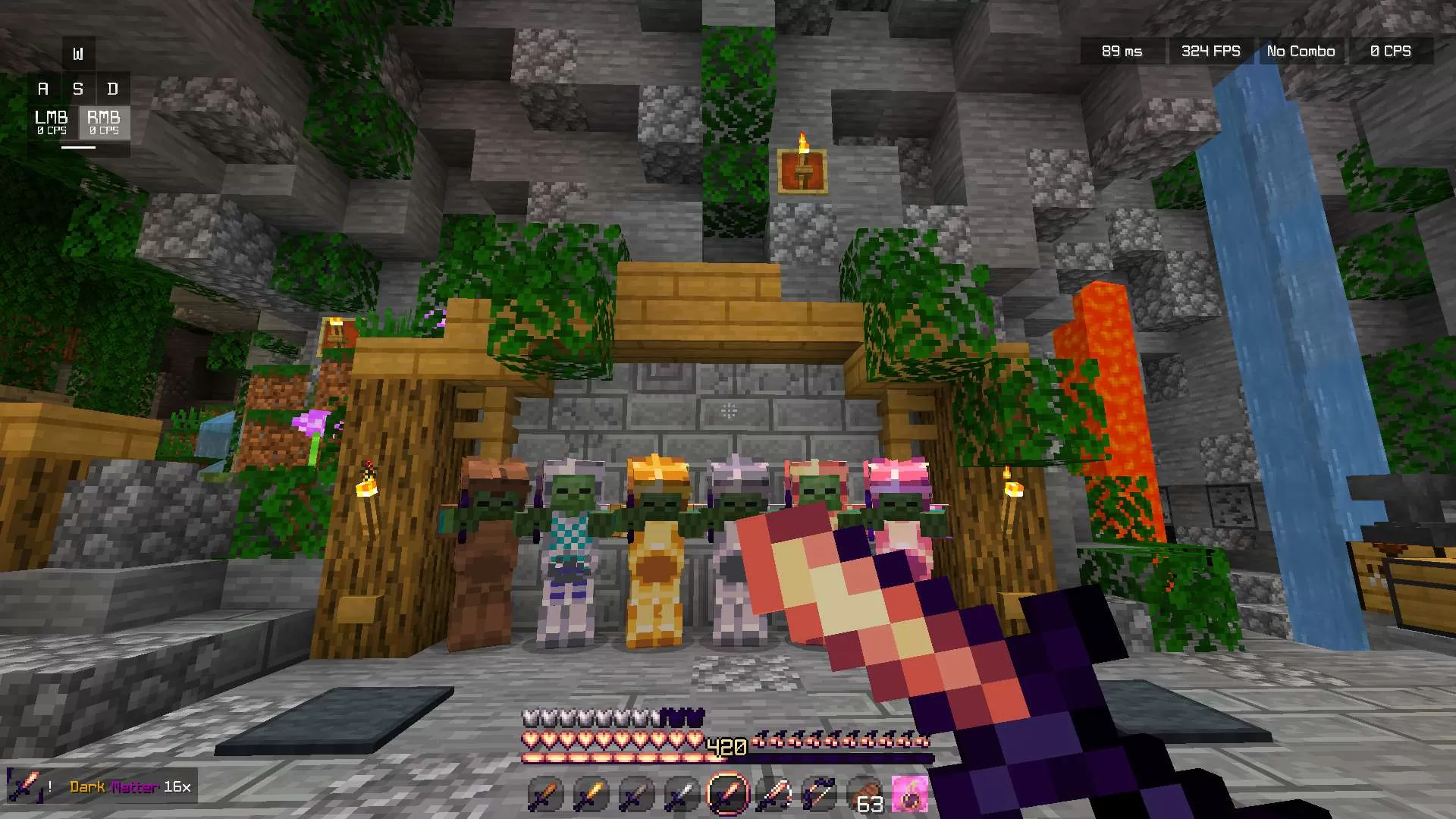Image resolution: width=1456 pixels, height=819 pixels.
Task: Select the gold-bladed sword in the hotbar
Action: [x=591, y=793]
